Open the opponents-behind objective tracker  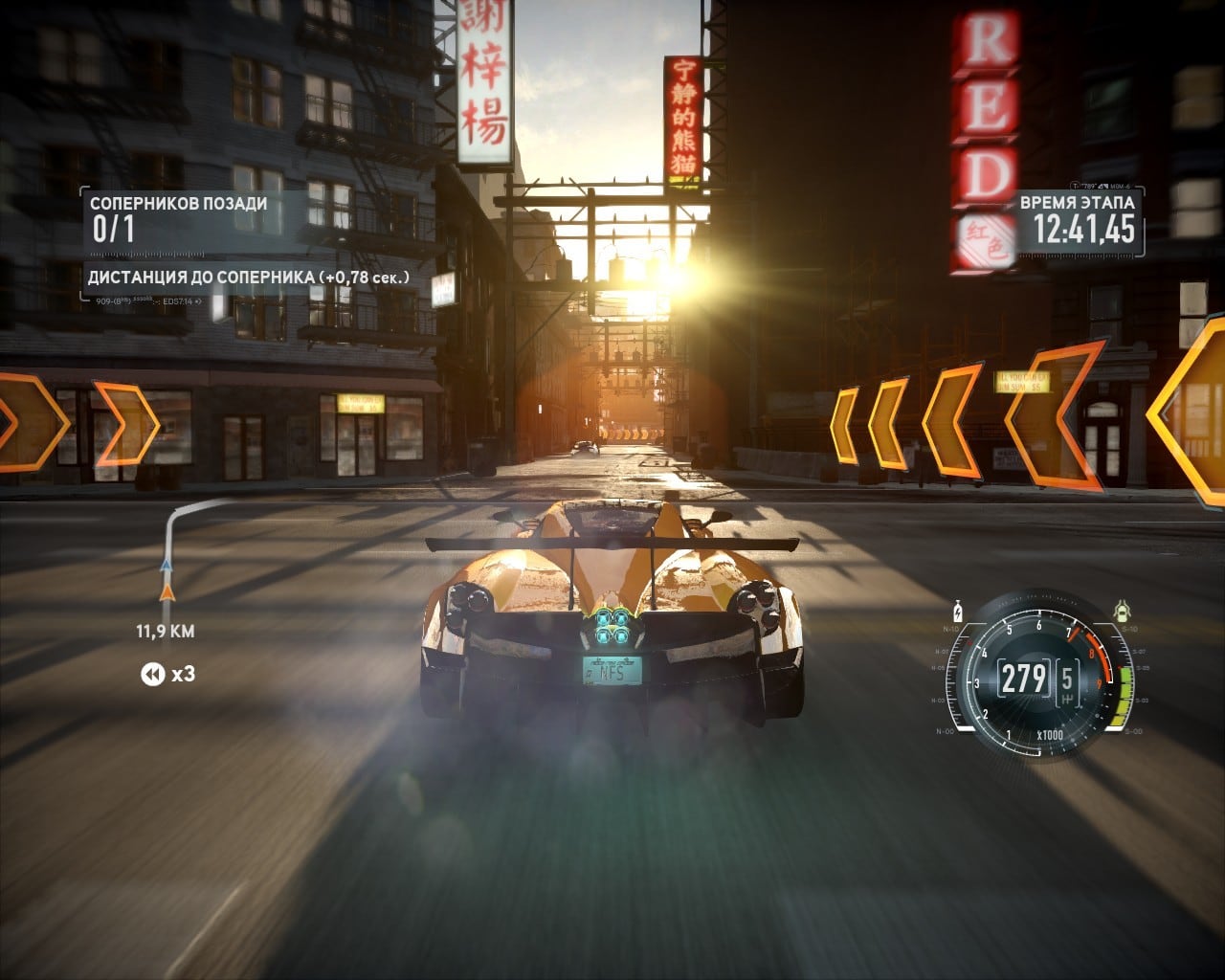178,218
